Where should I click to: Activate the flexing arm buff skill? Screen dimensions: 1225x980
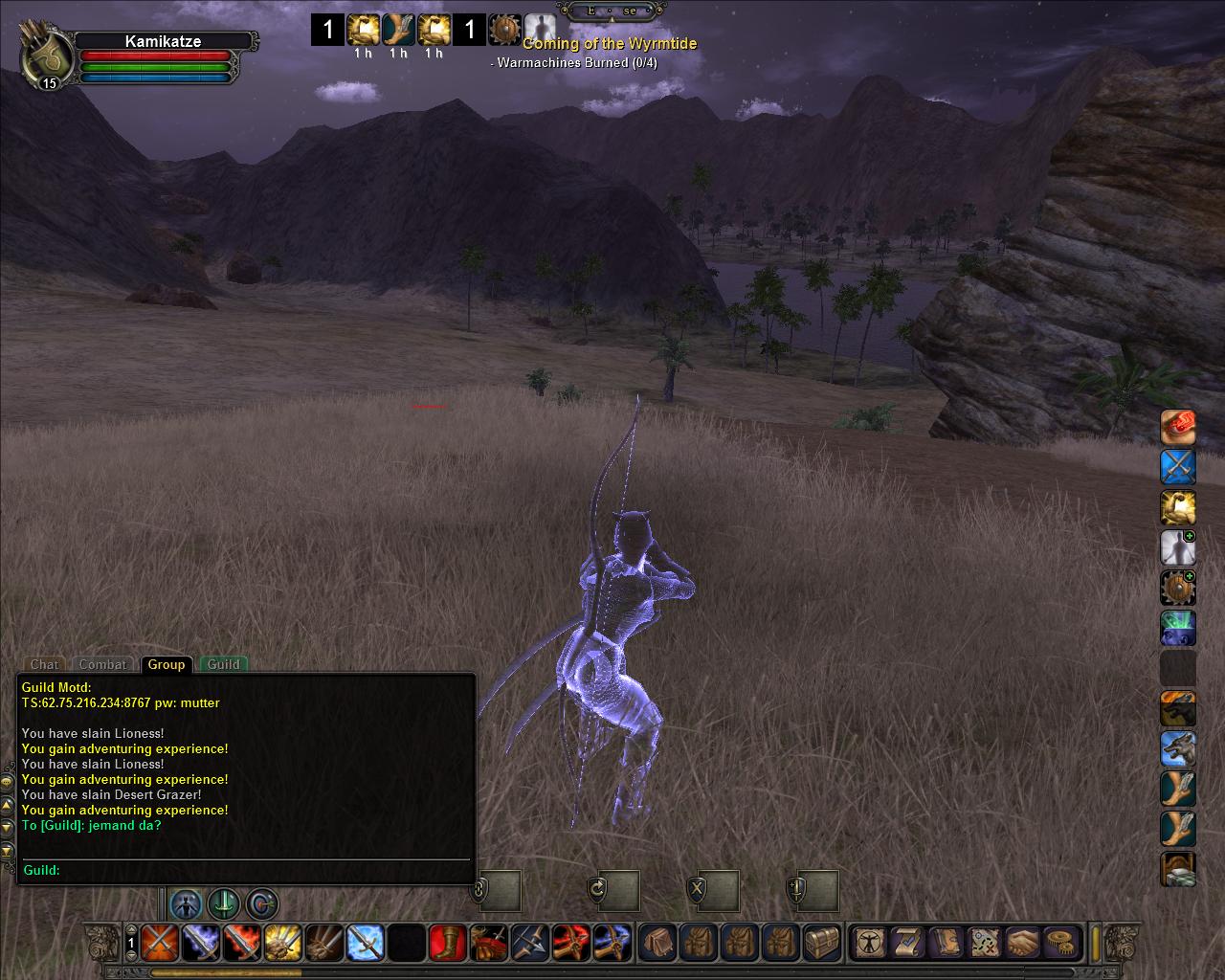(x=1178, y=508)
